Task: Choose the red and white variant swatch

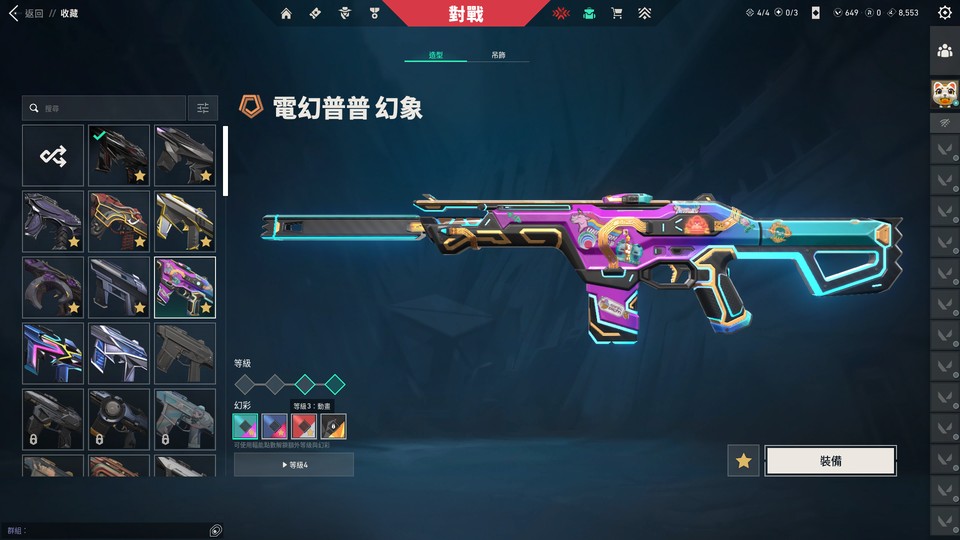Action: tap(303, 427)
